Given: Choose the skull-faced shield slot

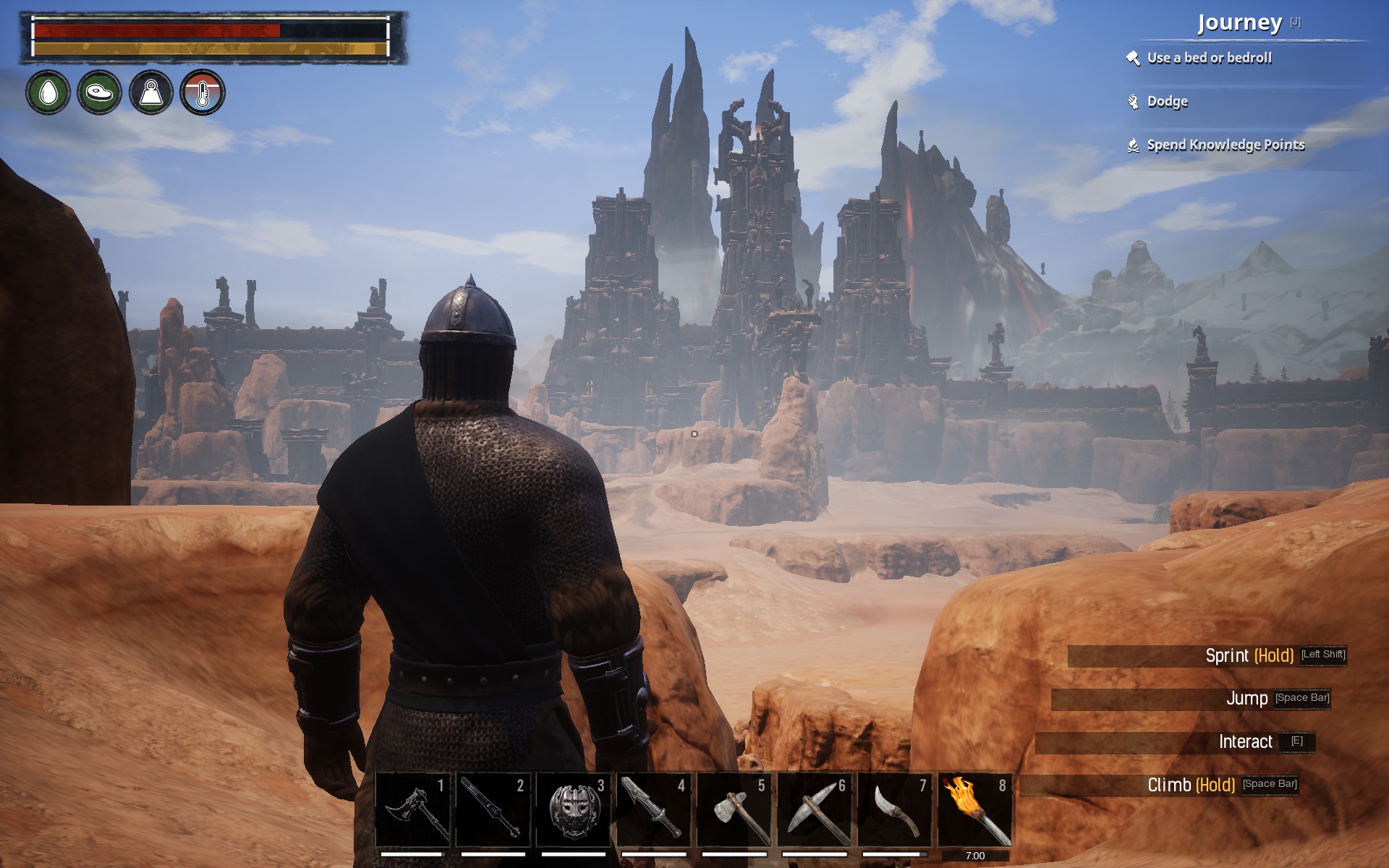Looking at the screenshot, I should pos(573,809).
